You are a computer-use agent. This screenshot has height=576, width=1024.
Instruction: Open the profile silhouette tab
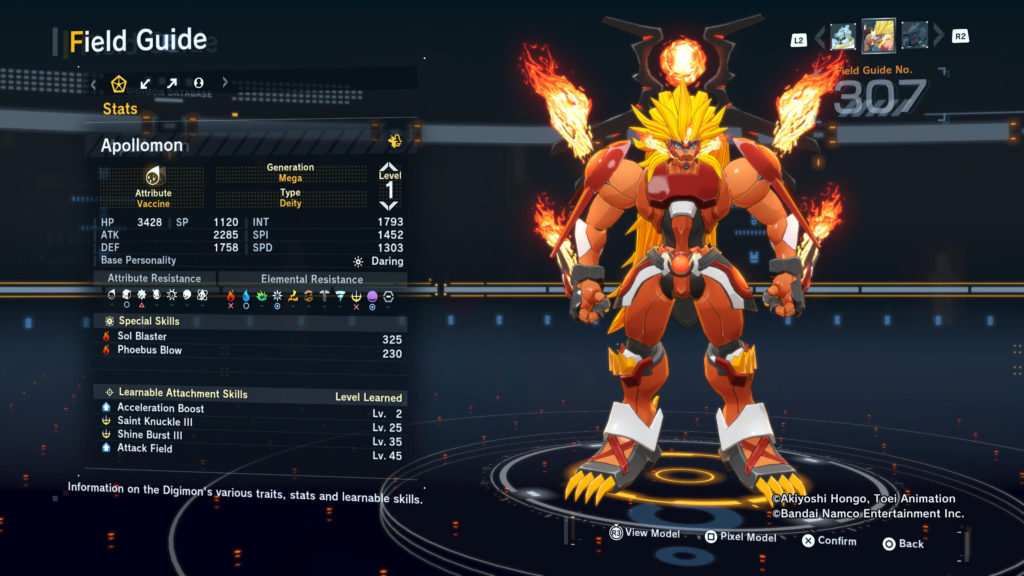[x=199, y=82]
